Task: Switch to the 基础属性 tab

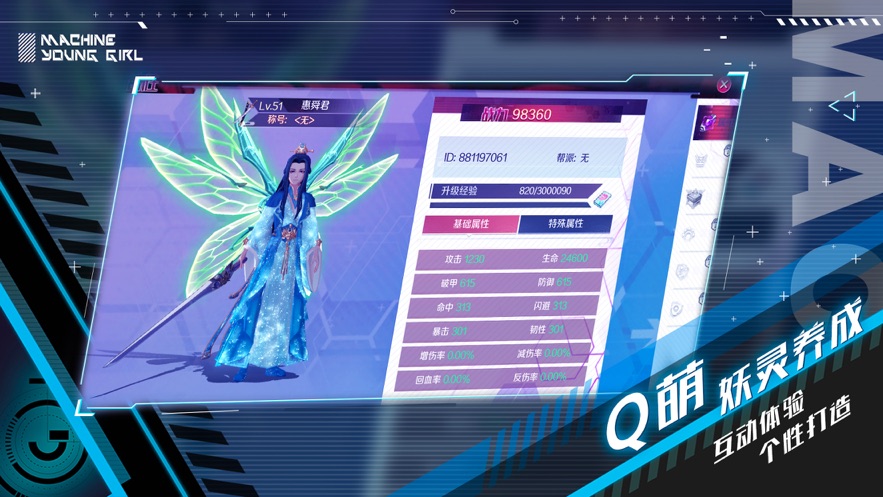Action: 470,224
